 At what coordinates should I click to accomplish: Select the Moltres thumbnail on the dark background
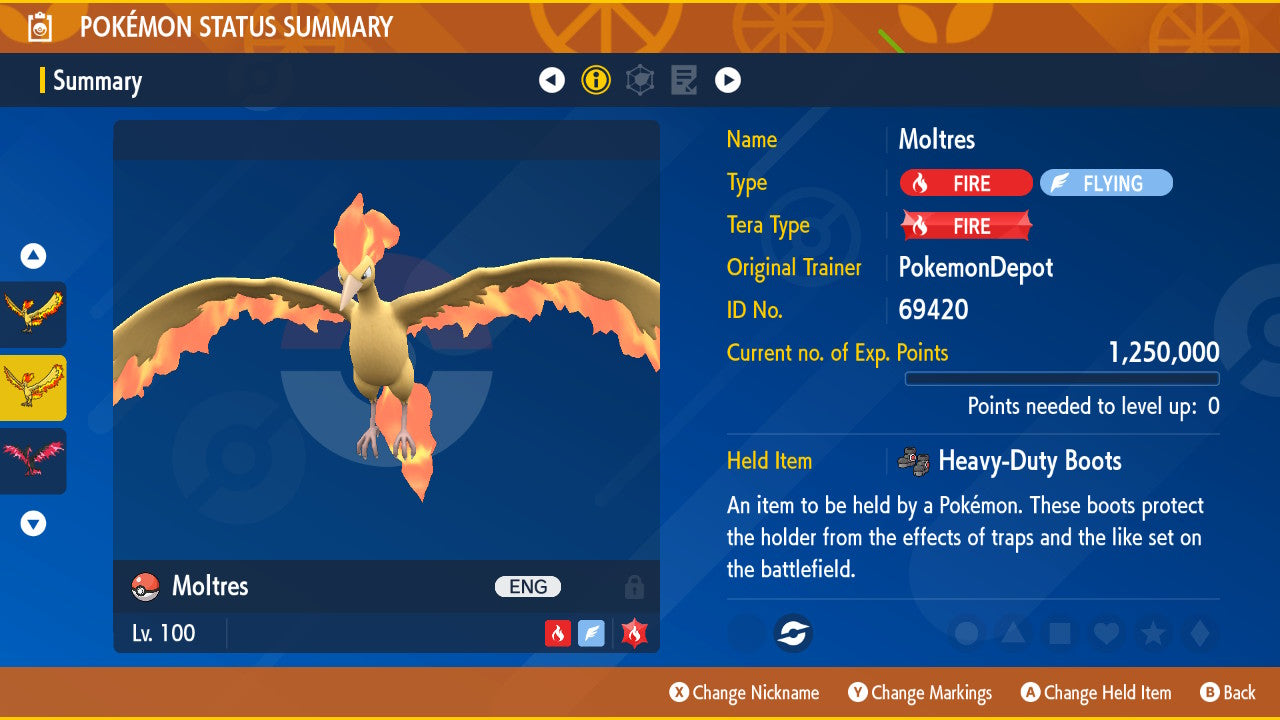point(33,314)
